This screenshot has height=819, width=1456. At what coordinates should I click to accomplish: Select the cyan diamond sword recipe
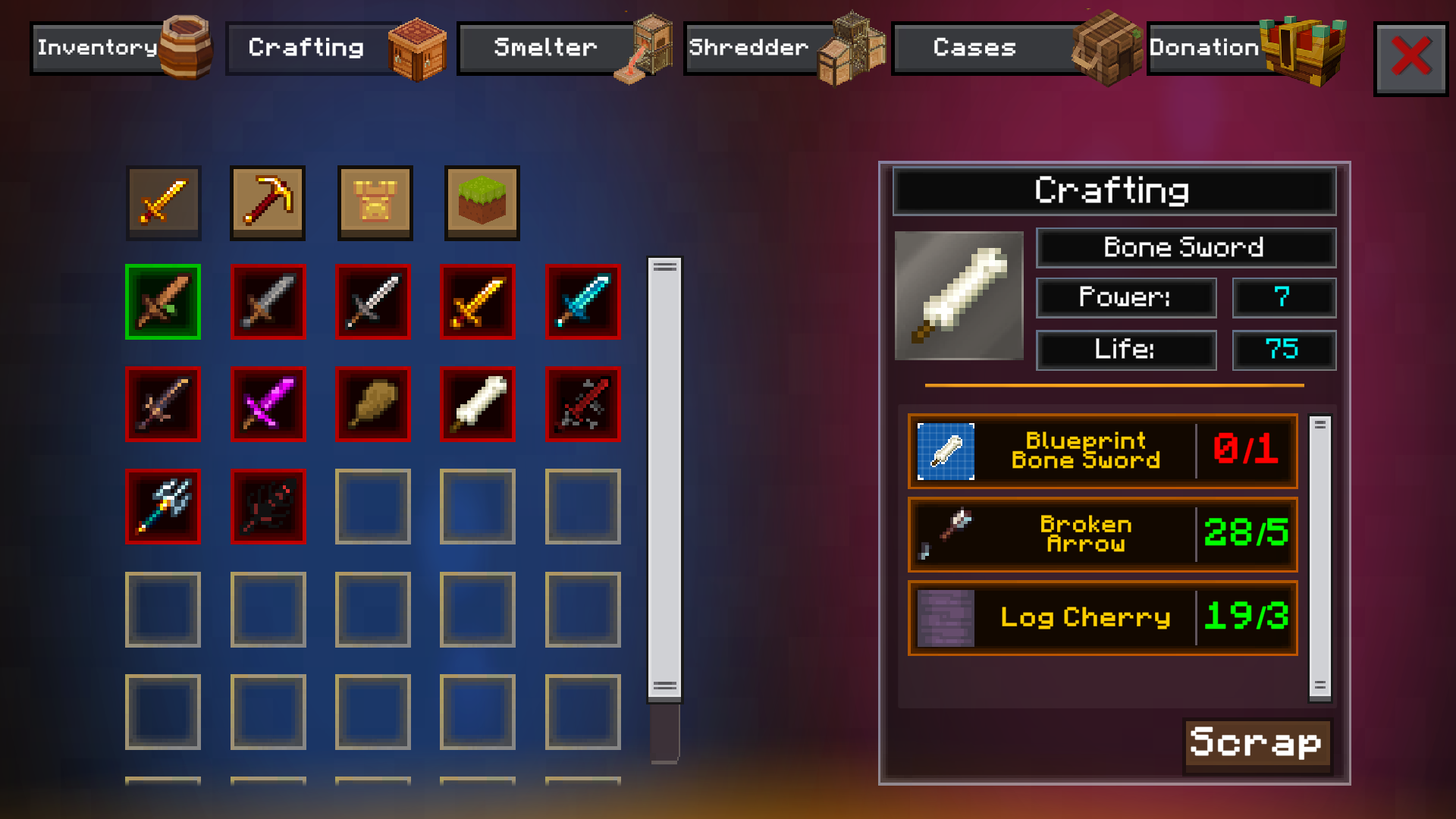[x=583, y=302]
